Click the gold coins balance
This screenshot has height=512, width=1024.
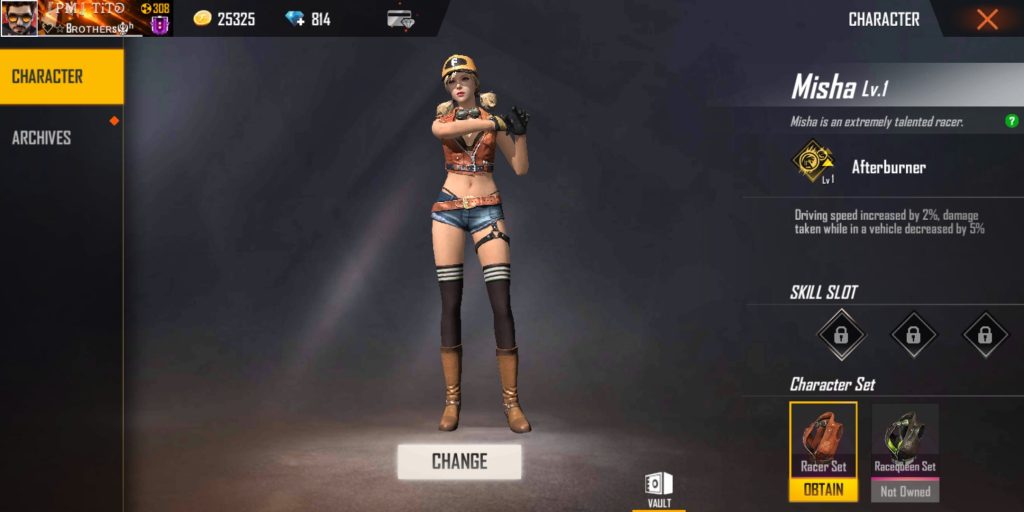coord(224,19)
